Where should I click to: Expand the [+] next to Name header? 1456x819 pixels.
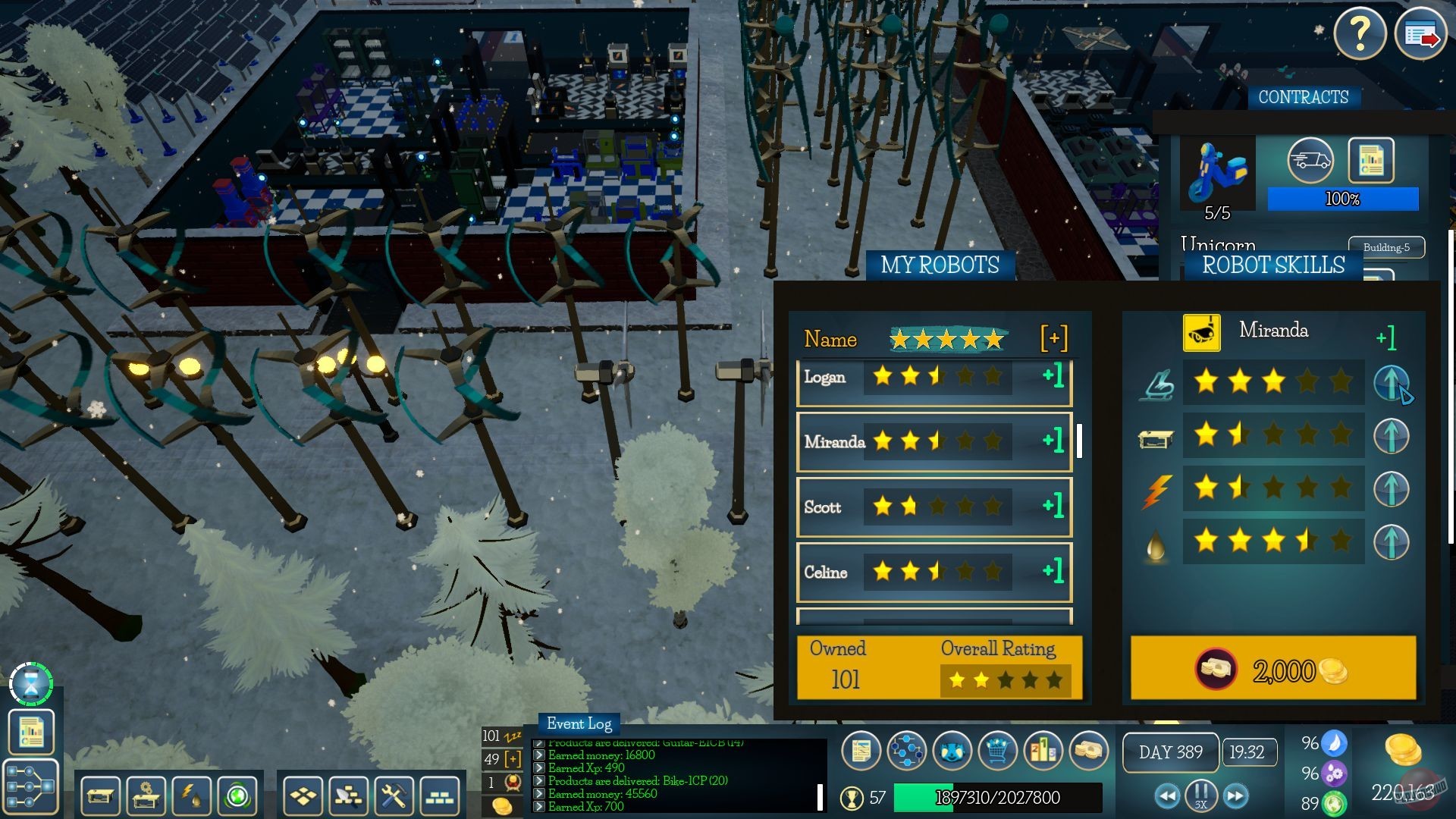click(x=1054, y=339)
